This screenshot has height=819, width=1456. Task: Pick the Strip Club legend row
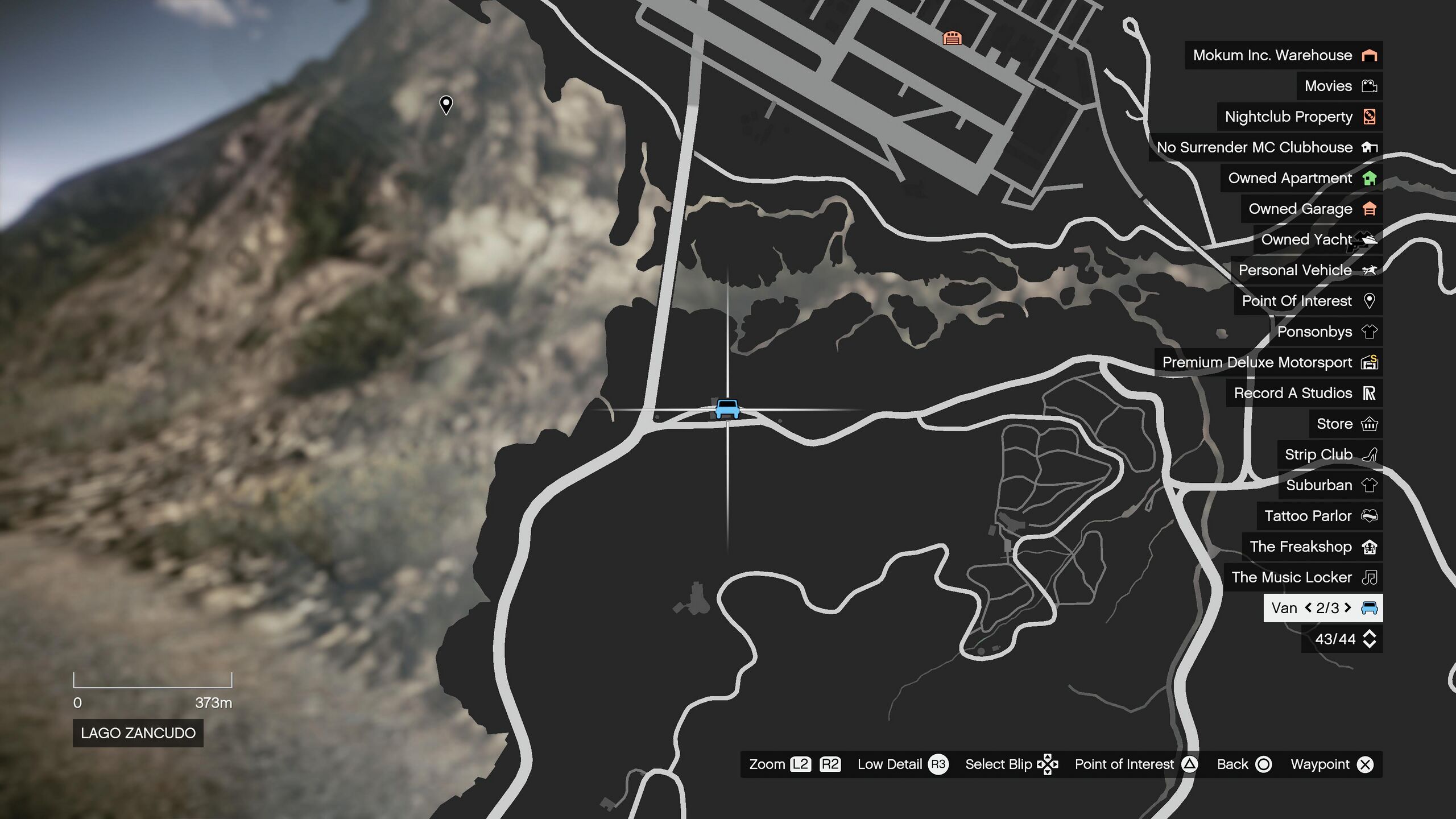pyautogui.click(x=1329, y=454)
